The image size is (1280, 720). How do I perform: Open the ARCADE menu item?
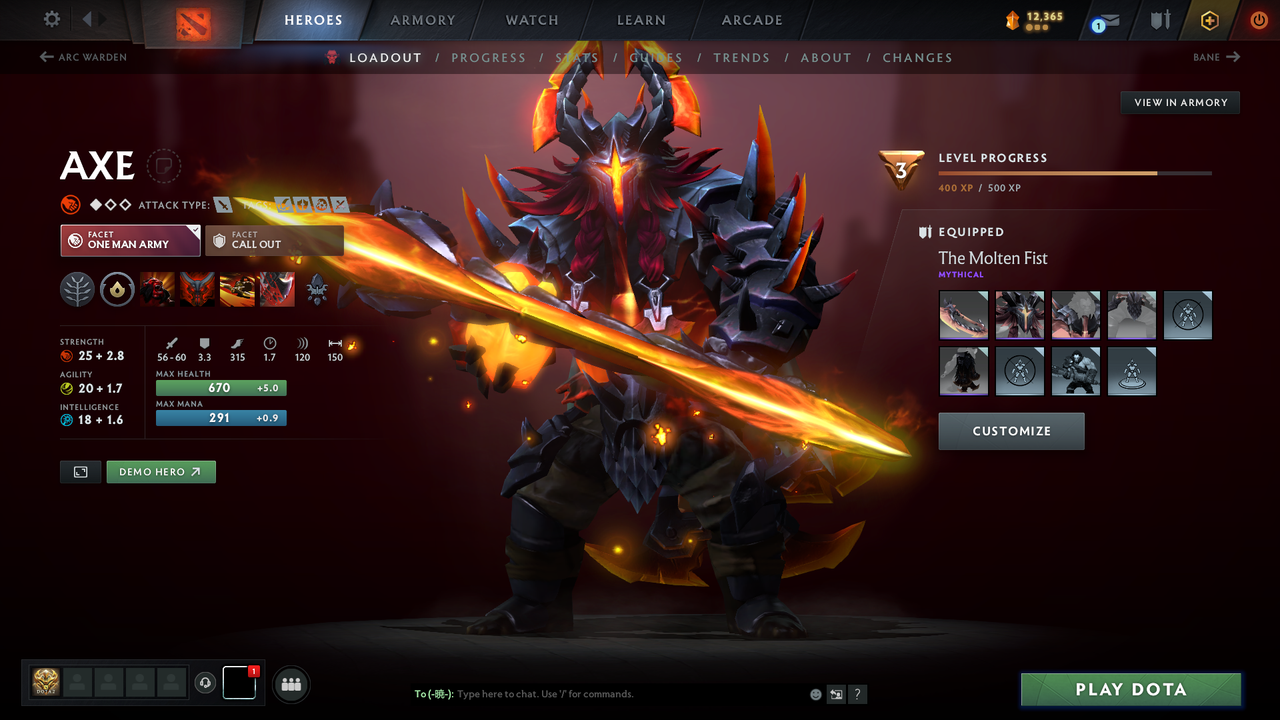pyautogui.click(x=751, y=20)
